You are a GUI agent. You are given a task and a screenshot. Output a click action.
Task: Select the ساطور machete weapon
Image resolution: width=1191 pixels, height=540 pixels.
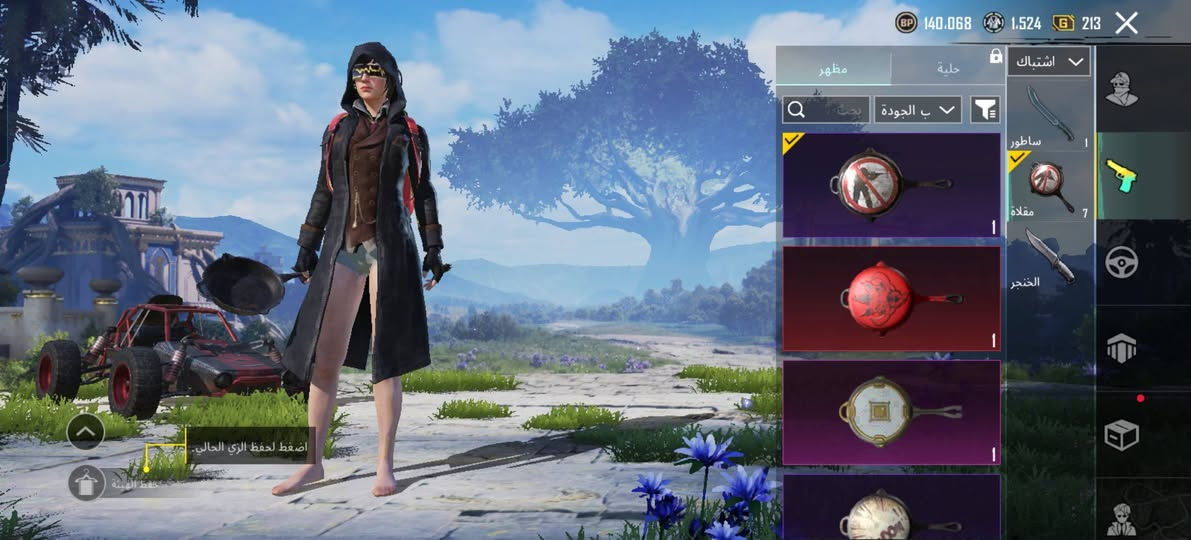pyautogui.click(x=1050, y=114)
